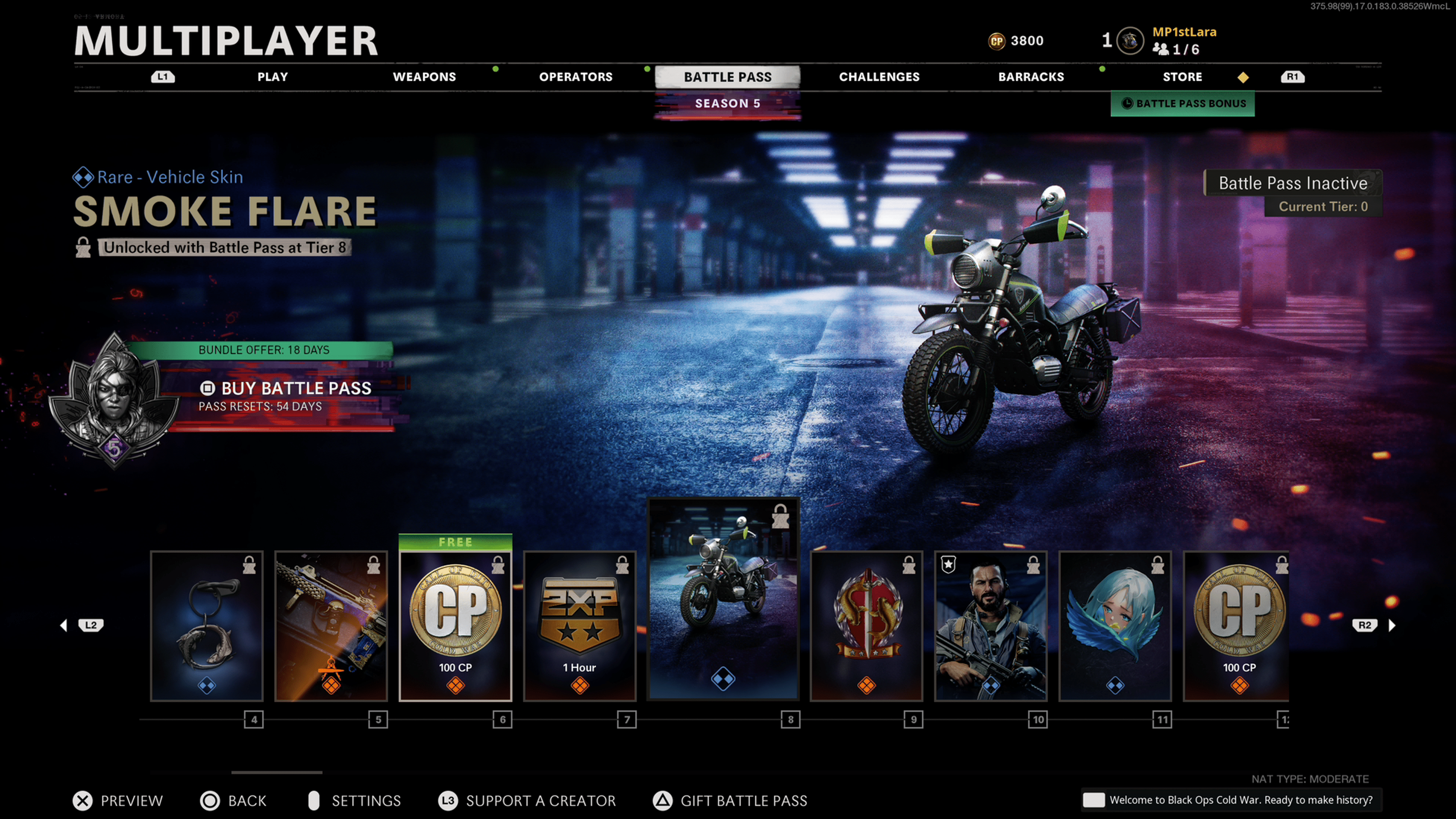
Task: Pick the 1 Hour double XP token
Action: 580,626
